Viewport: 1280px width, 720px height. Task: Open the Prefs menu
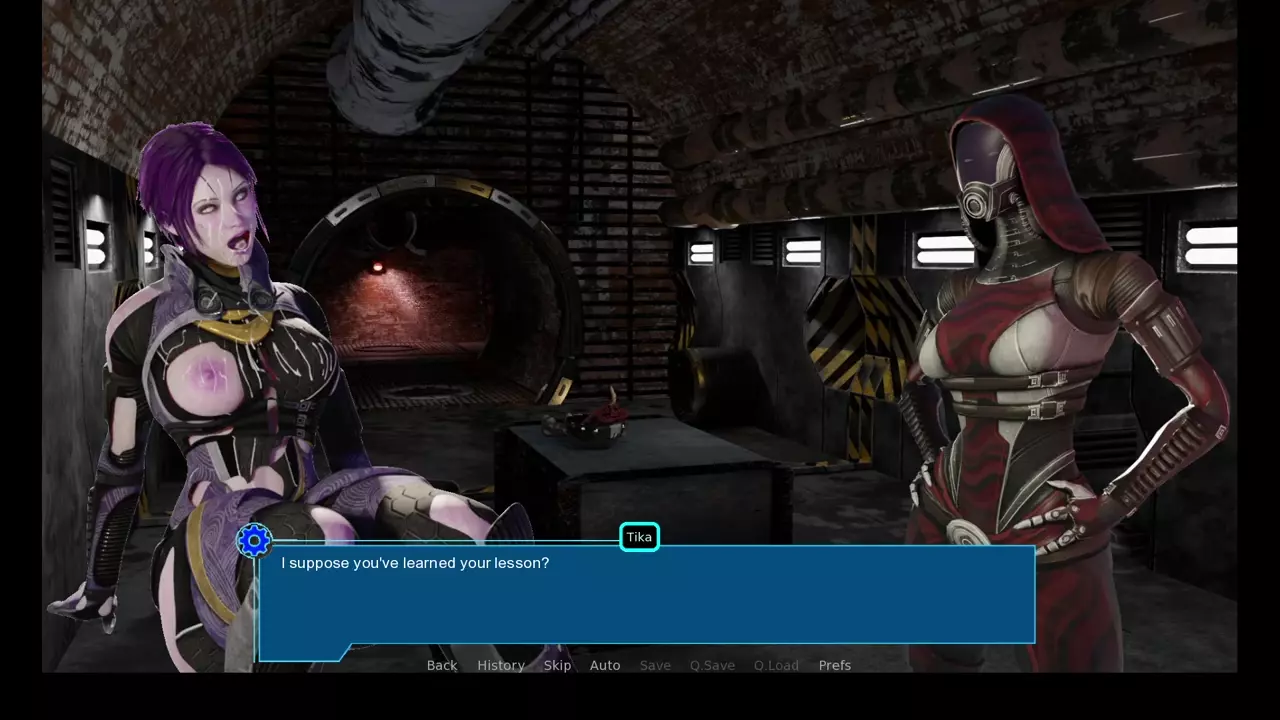click(x=835, y=665)
